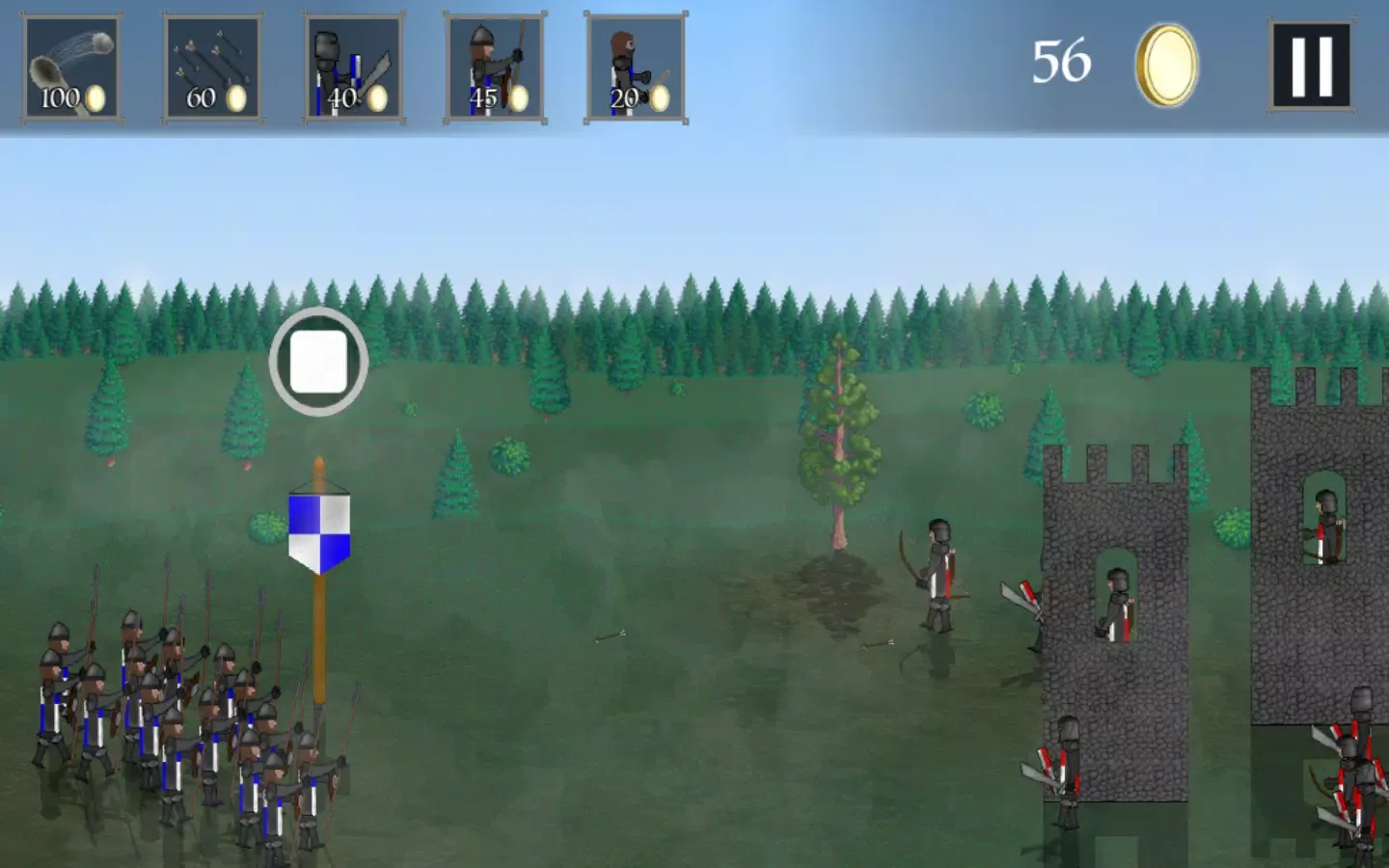The width and height of the screenshot is (1389, 868).
Task: Click the coin on the peasant card
Action: coord(660,99)
